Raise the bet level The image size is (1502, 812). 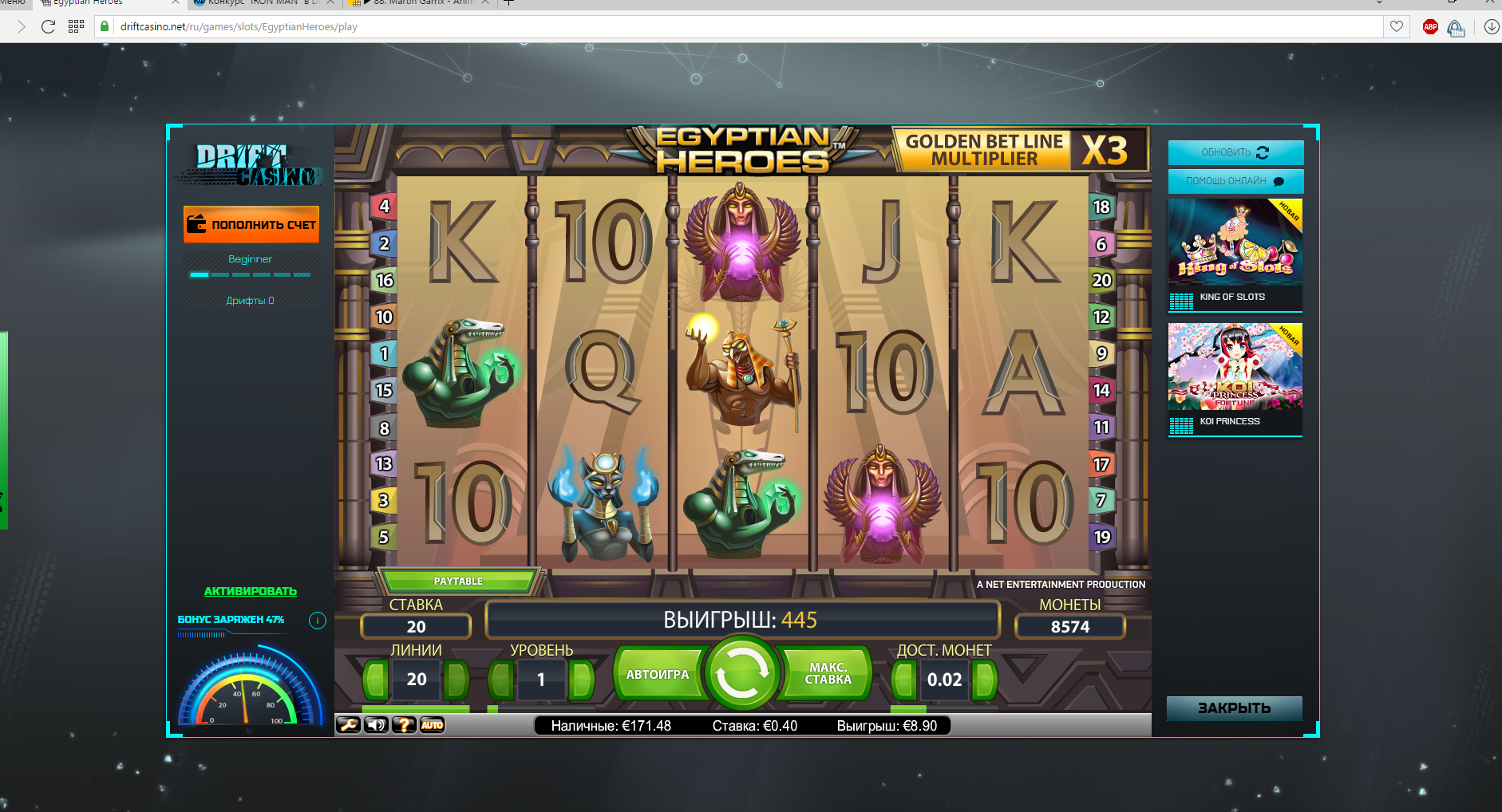tap(582, 680)
